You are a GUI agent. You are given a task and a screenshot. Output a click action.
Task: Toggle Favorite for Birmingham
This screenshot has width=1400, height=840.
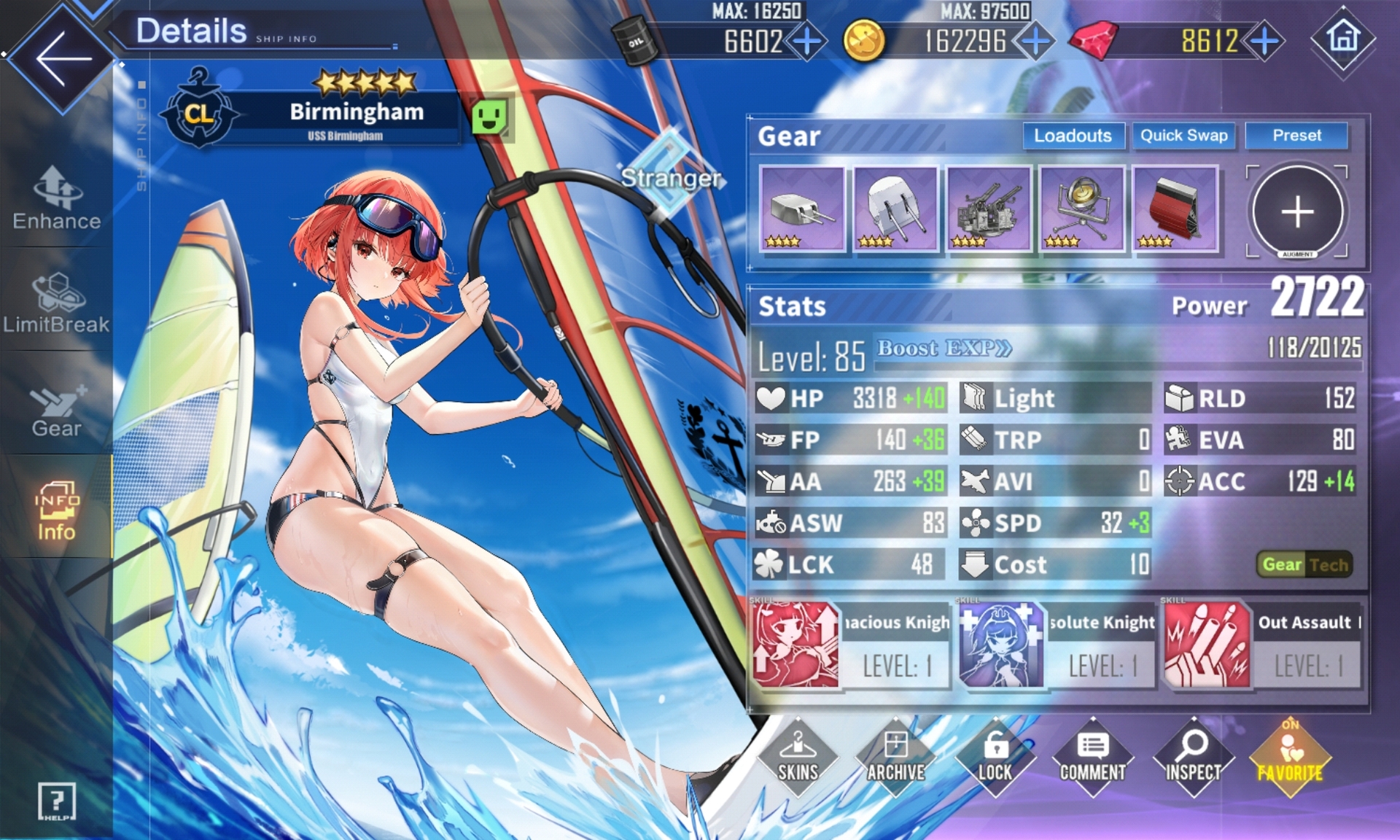point(1290,757)
